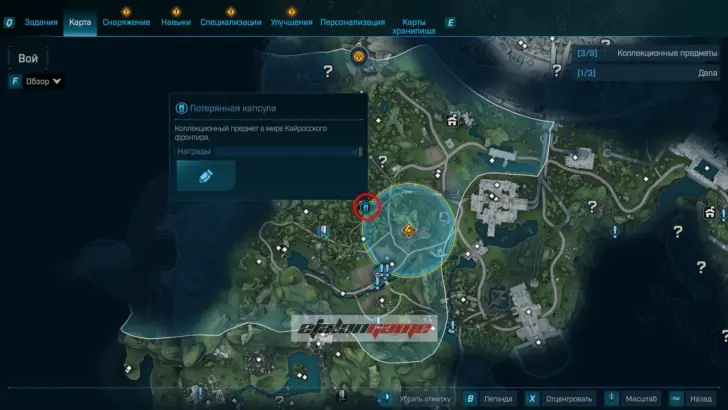Switch to the Снаряжение tab
Viewport: 728px width, 410px height.
click(126, 22)
